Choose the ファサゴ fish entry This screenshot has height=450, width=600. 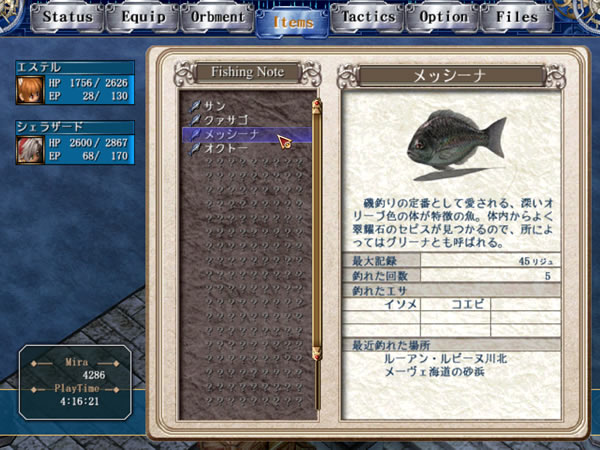click(x=225, y=119)
